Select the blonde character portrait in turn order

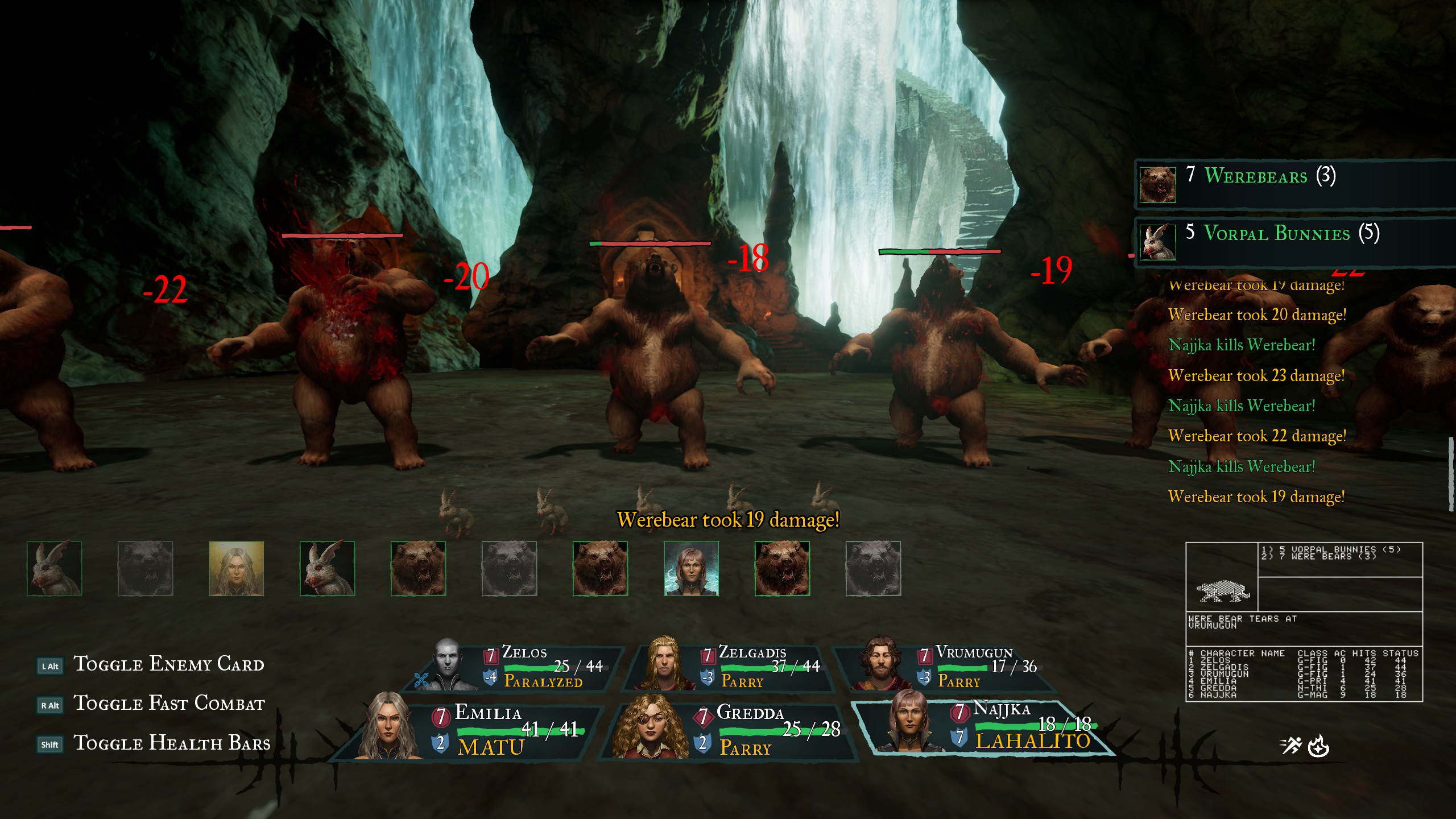pos(236,568)
